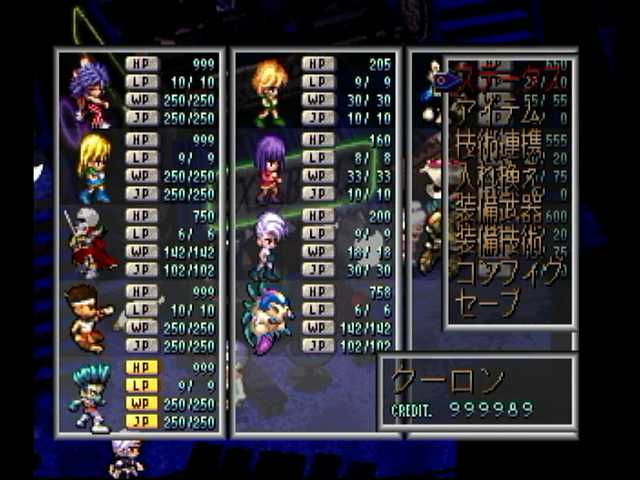Select the teal-haired character with highlighted stats
Viewport: 640px width, 480px height.
pos(90,395)
